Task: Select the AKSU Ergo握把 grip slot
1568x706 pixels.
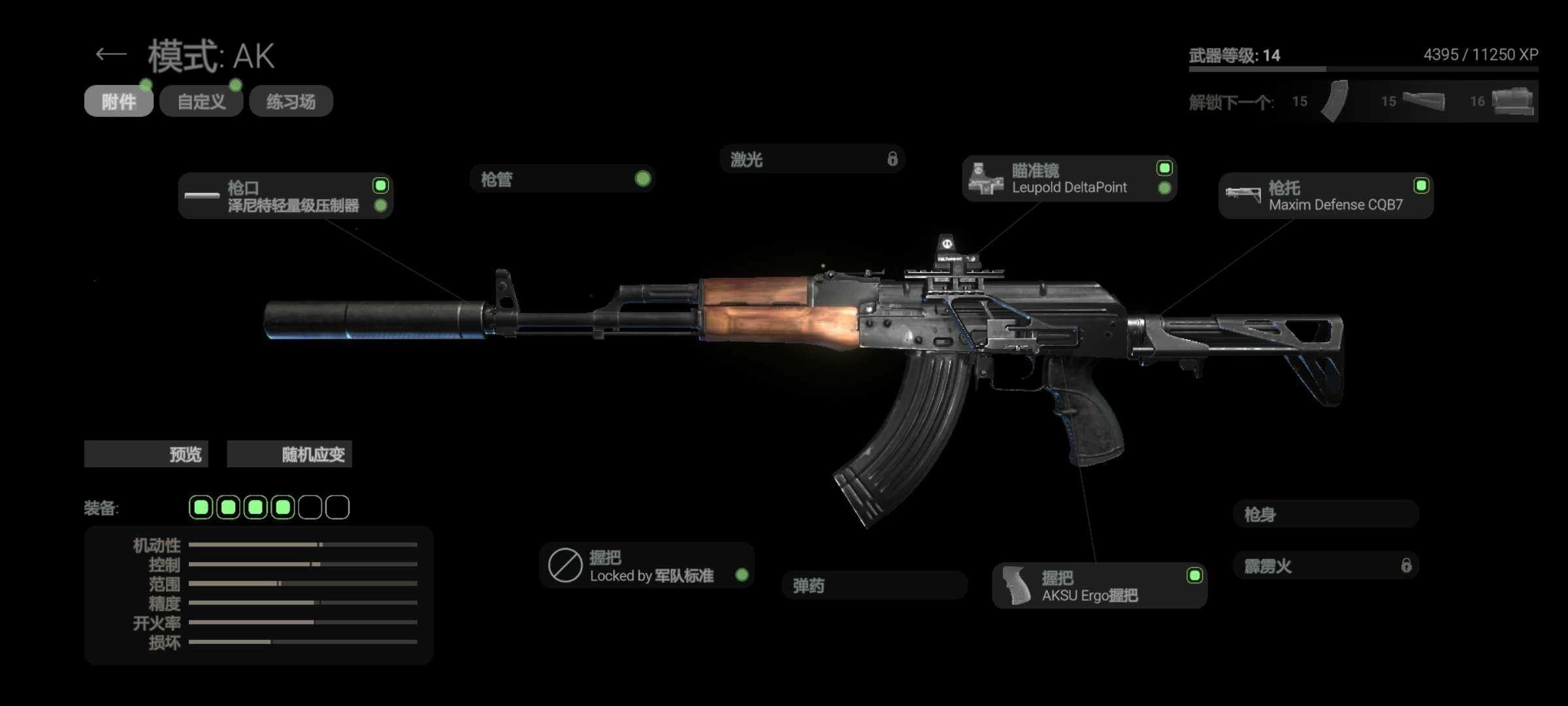Action: (1099, 586)
